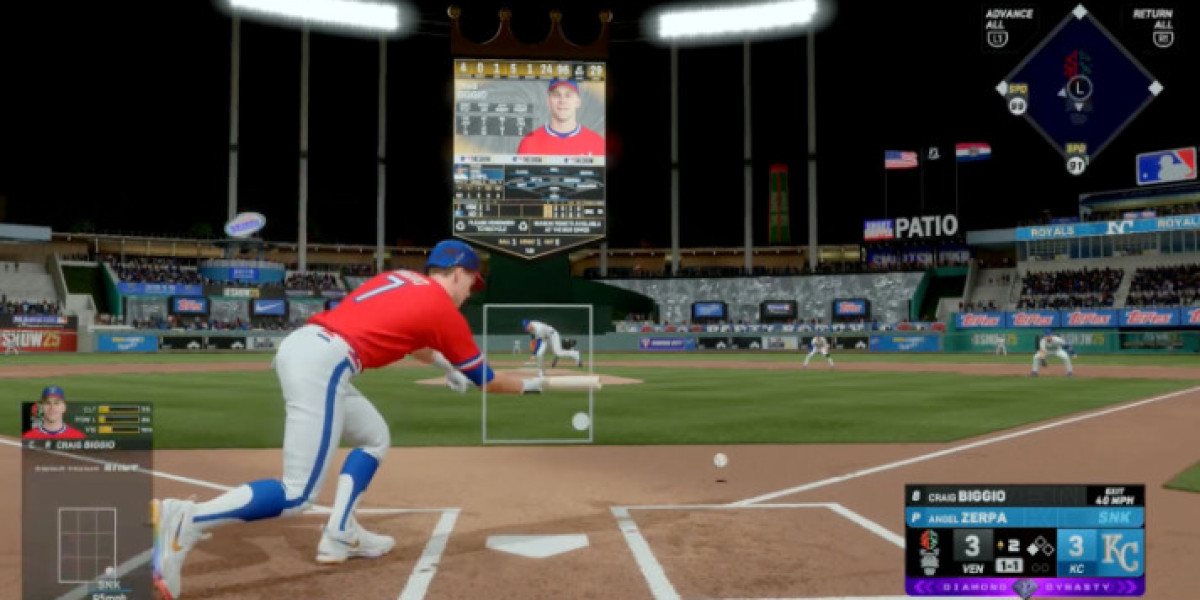Select the Advance All baserunning option

pos(1009,25)
